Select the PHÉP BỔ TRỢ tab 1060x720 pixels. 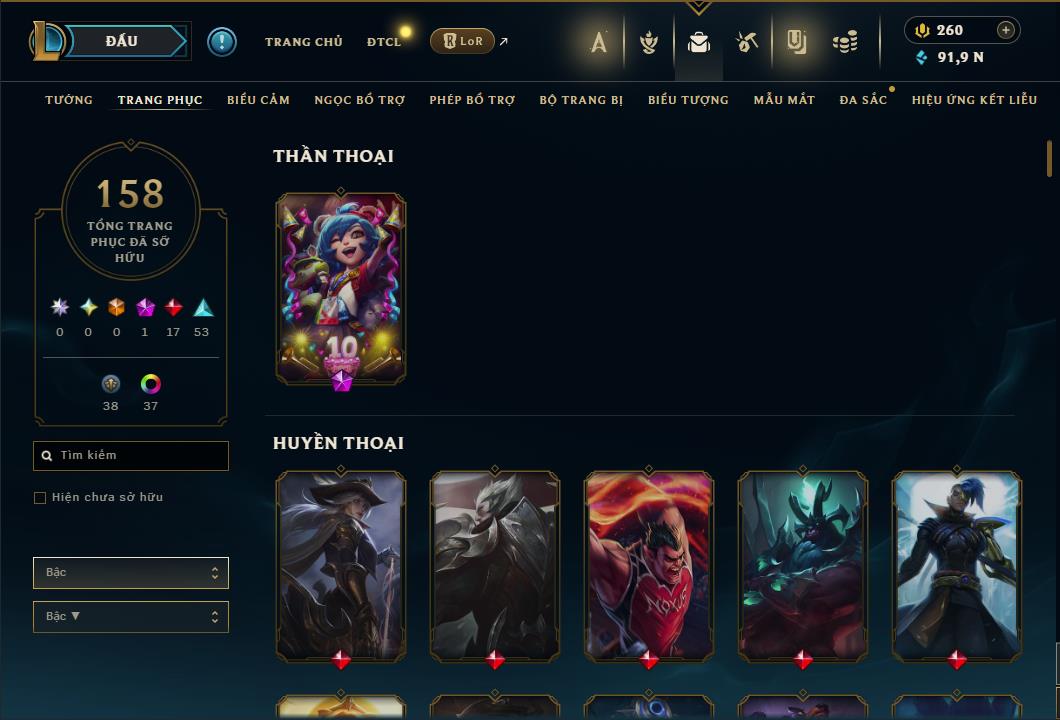tap(472, 100)
